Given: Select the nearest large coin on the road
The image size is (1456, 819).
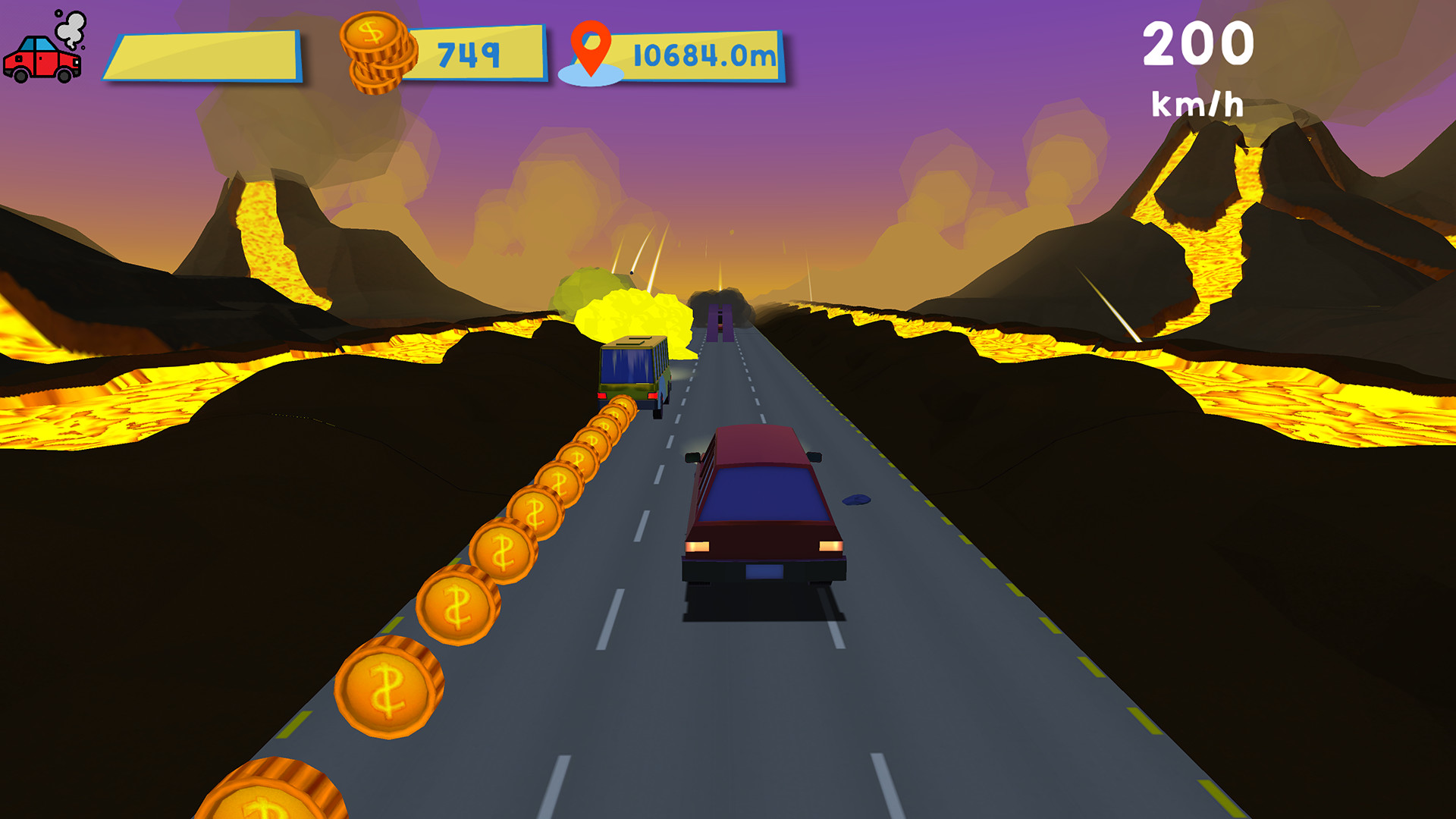Looking at the screenshot, I should (x=385, y=686).
